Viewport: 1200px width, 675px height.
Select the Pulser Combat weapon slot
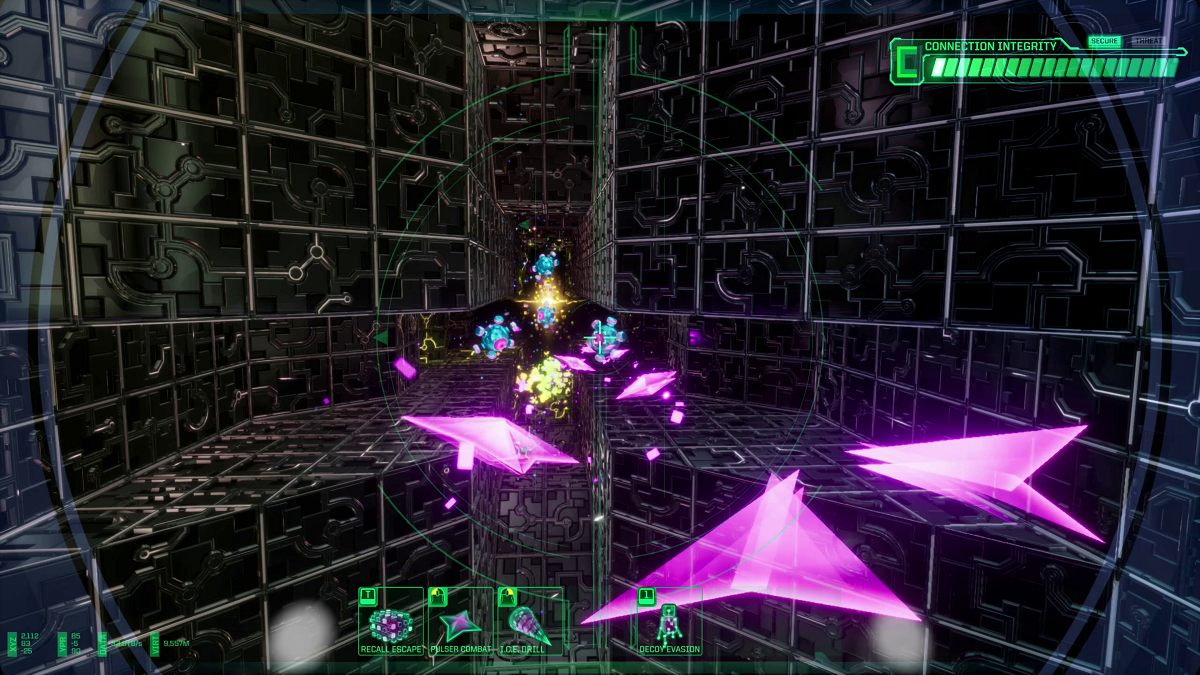(460, 625)
